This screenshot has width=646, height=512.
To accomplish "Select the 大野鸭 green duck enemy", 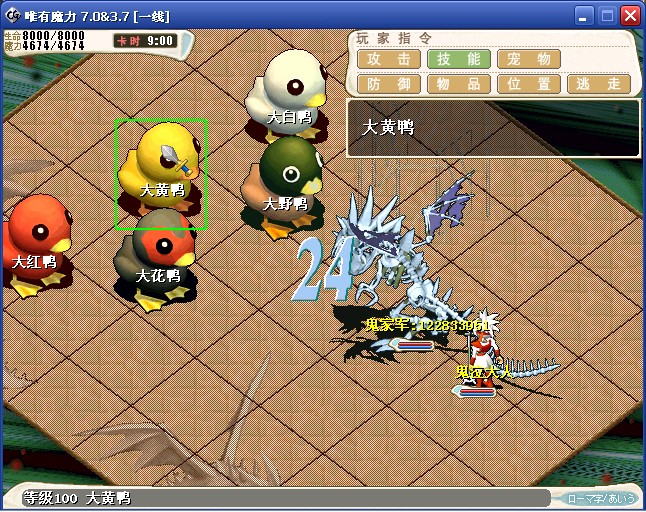I will coord(284,180).
